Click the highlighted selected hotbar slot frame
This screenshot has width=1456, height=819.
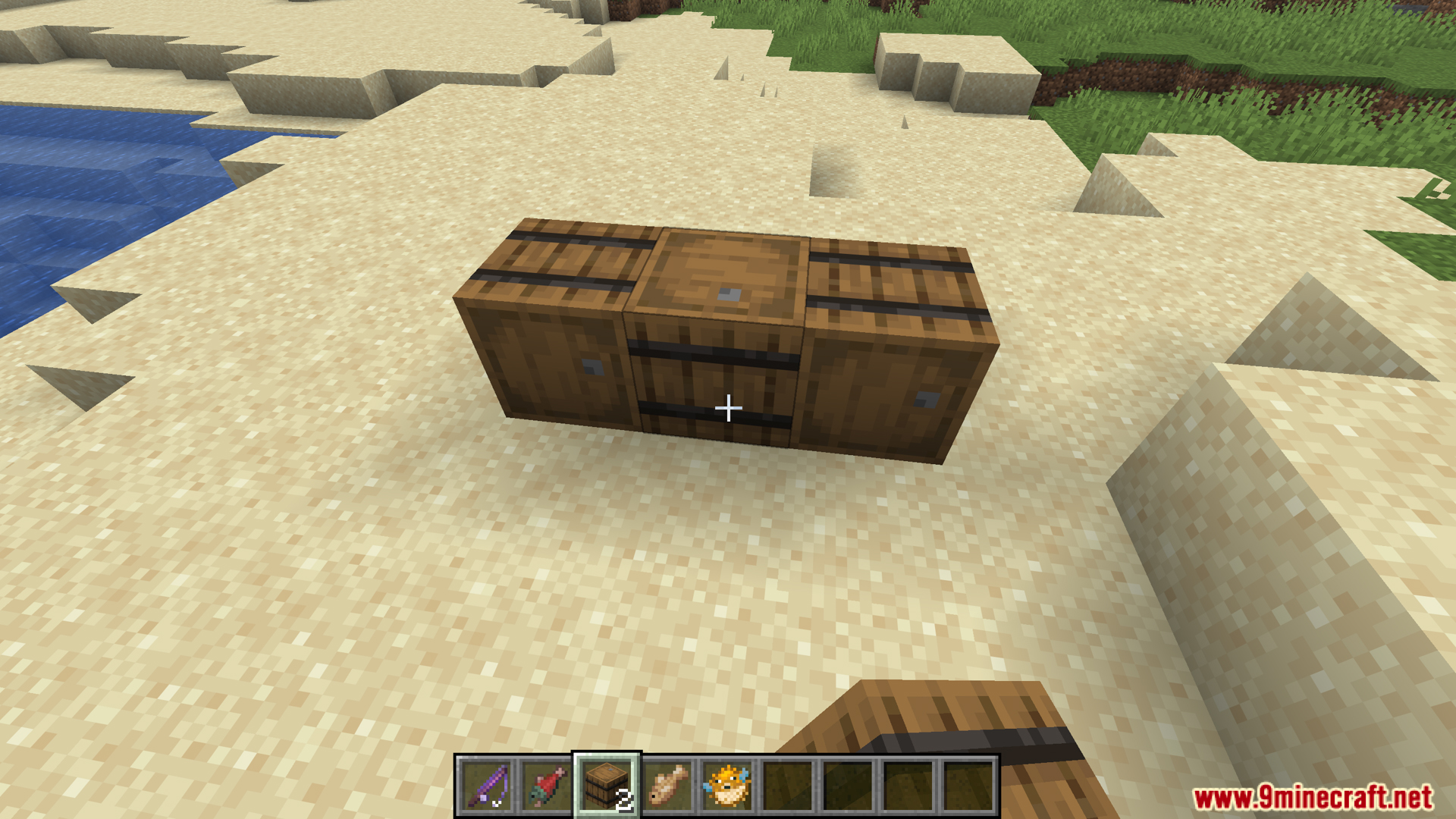tap(605, 787)
